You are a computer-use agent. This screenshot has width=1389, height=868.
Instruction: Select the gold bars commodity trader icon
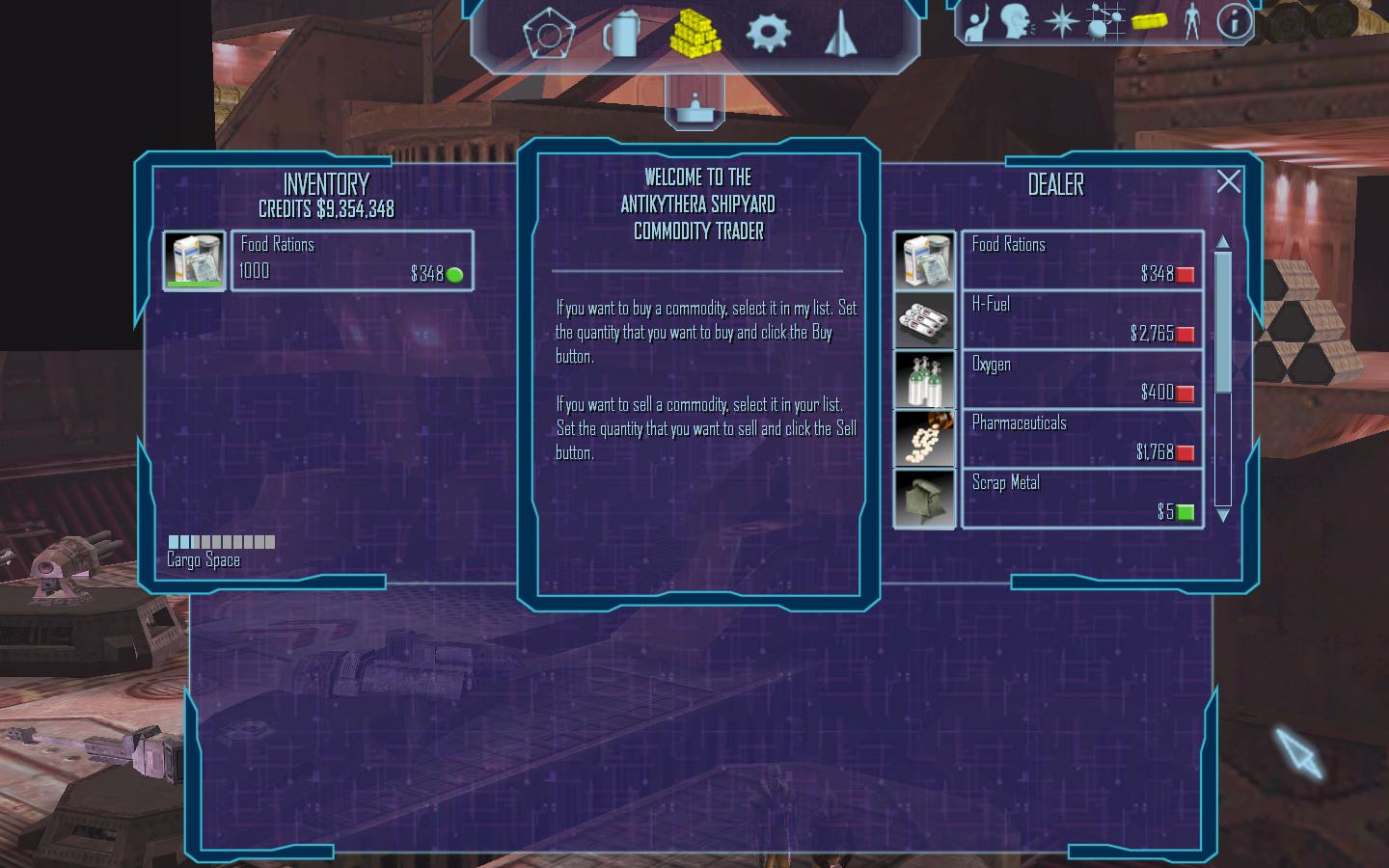[x=695, y=34]
